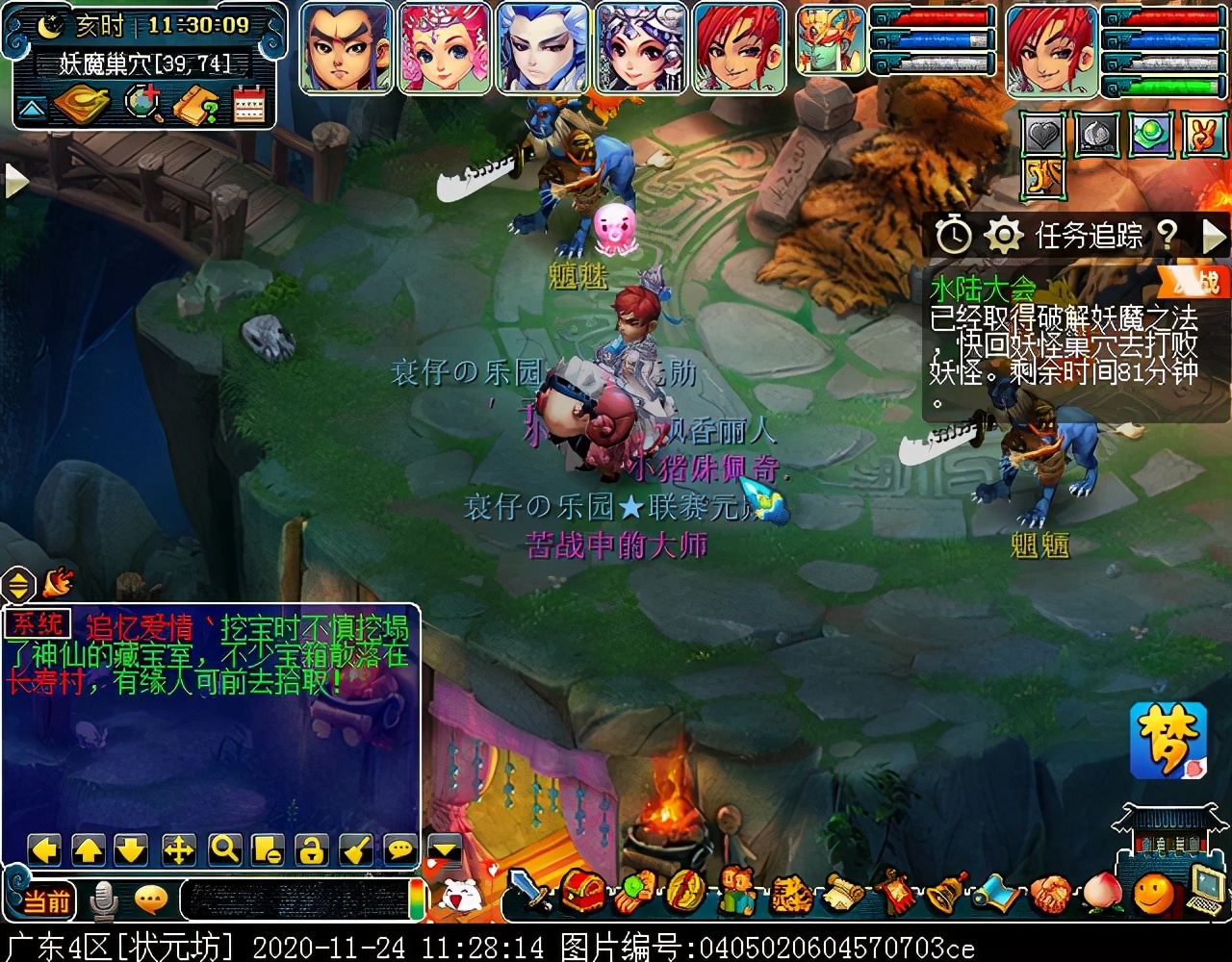The height and width of the screenshot is (962, 1232).
Task: Clear the chat with the broom button
Action: coord(356,850)
